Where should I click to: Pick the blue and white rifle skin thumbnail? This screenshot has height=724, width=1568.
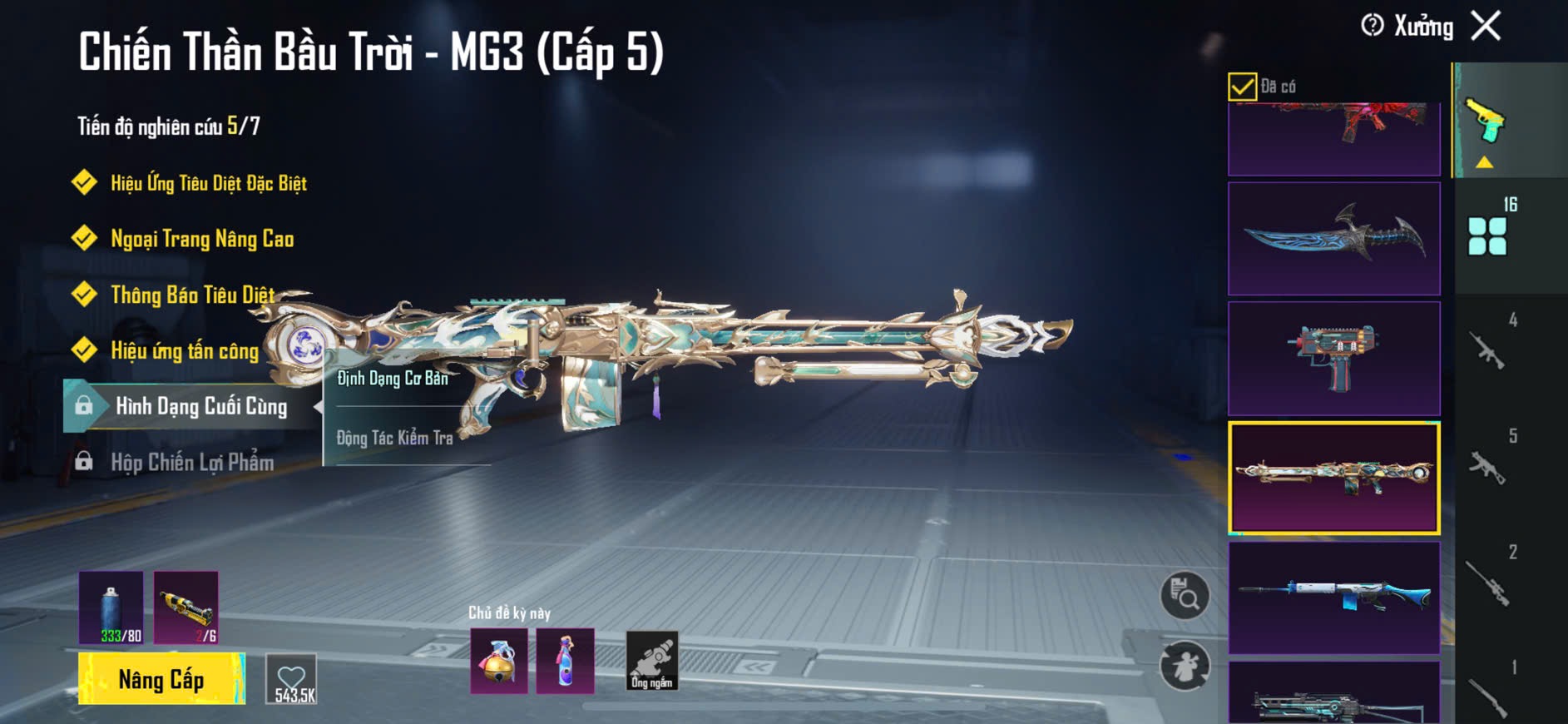(1333, 598)
